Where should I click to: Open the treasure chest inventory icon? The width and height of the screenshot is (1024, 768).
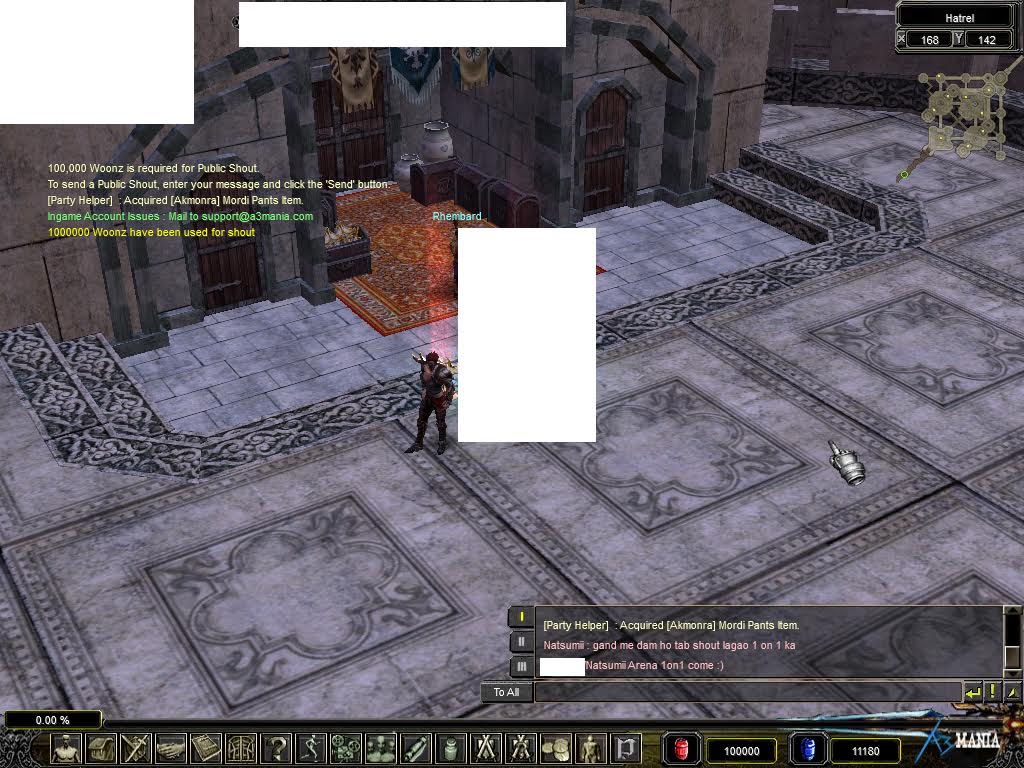[x=101, y=748]
